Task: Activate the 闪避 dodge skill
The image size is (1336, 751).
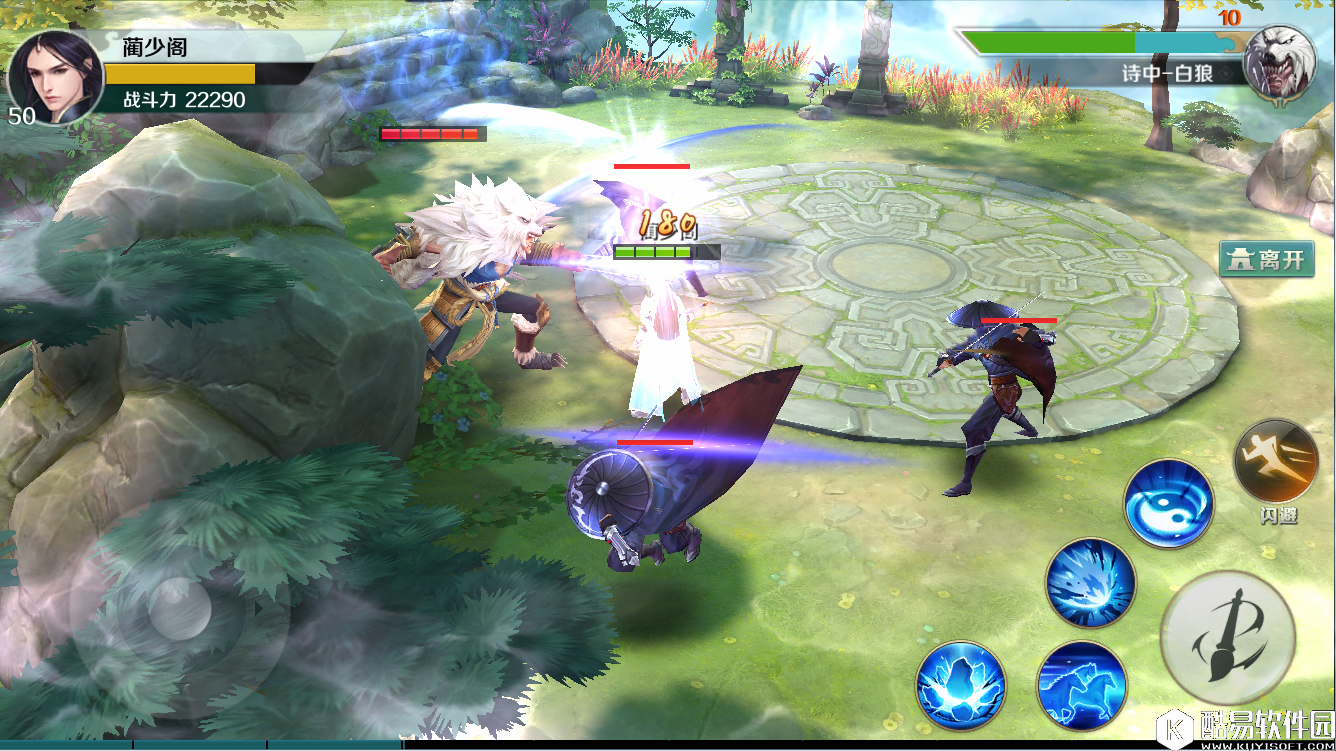Action: pyautogui.click(x=1276, y=461)
